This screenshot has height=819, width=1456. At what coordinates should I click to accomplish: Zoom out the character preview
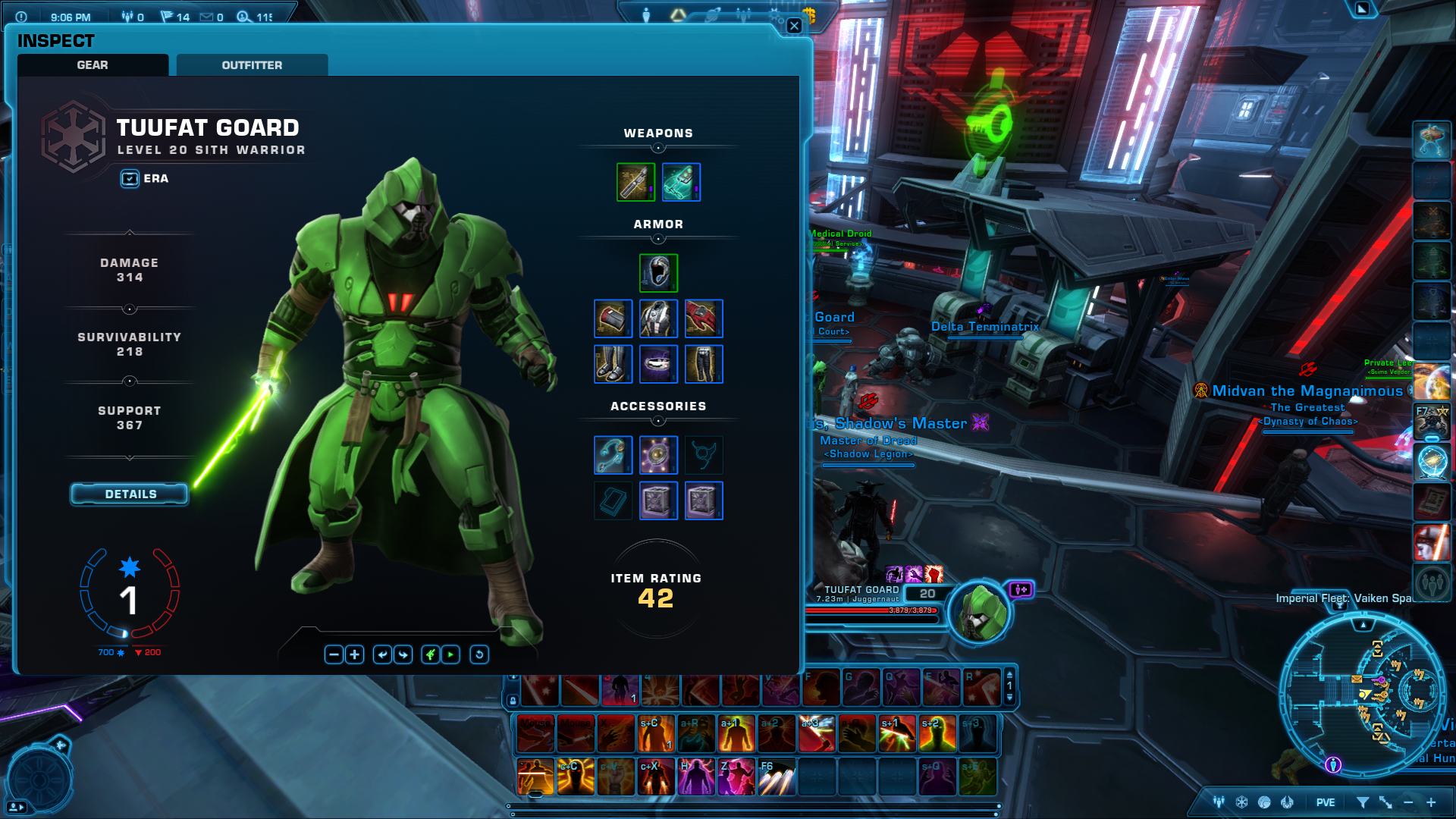click(334, 654)
